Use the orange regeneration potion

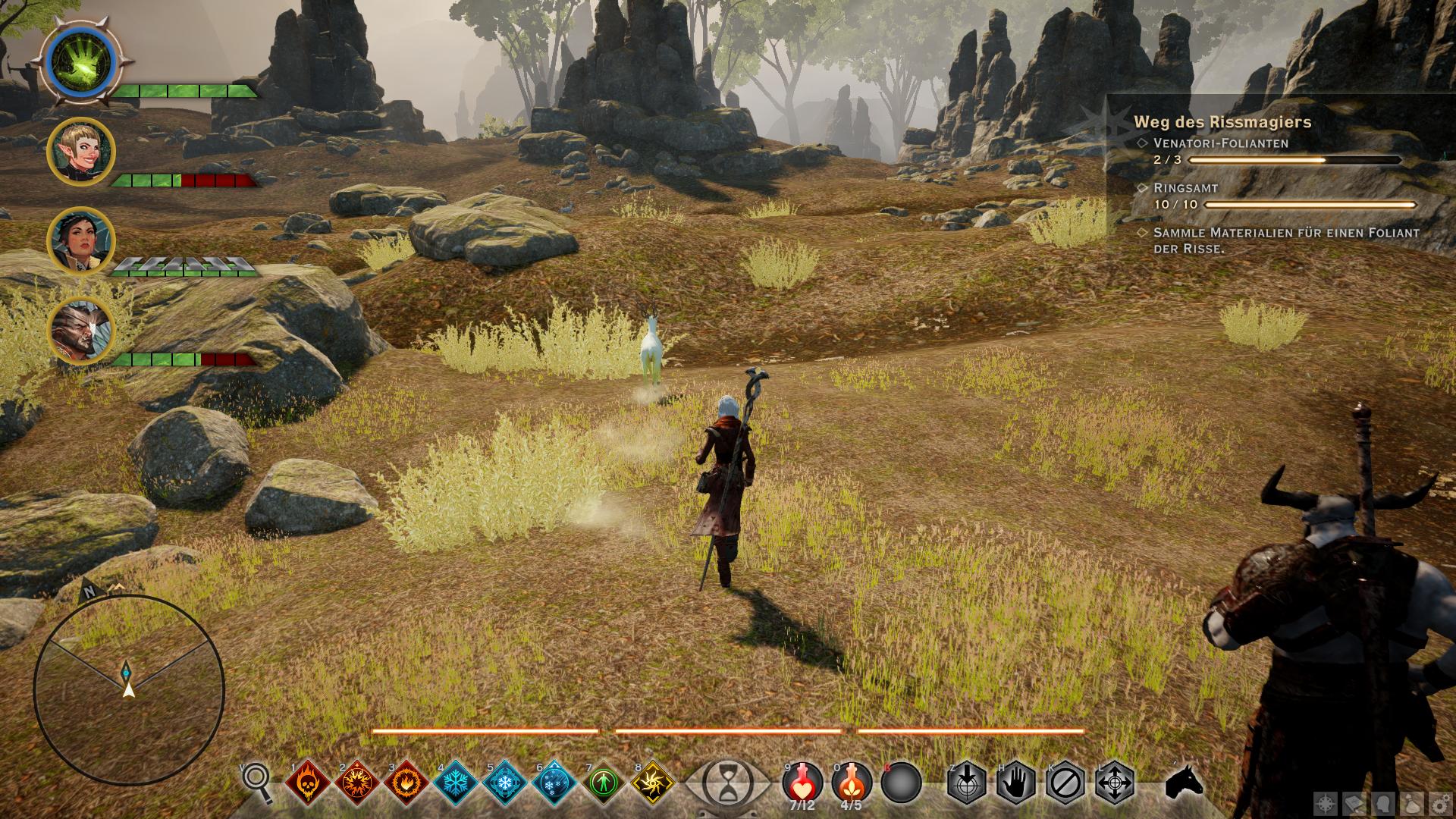(x=851, y=781)
